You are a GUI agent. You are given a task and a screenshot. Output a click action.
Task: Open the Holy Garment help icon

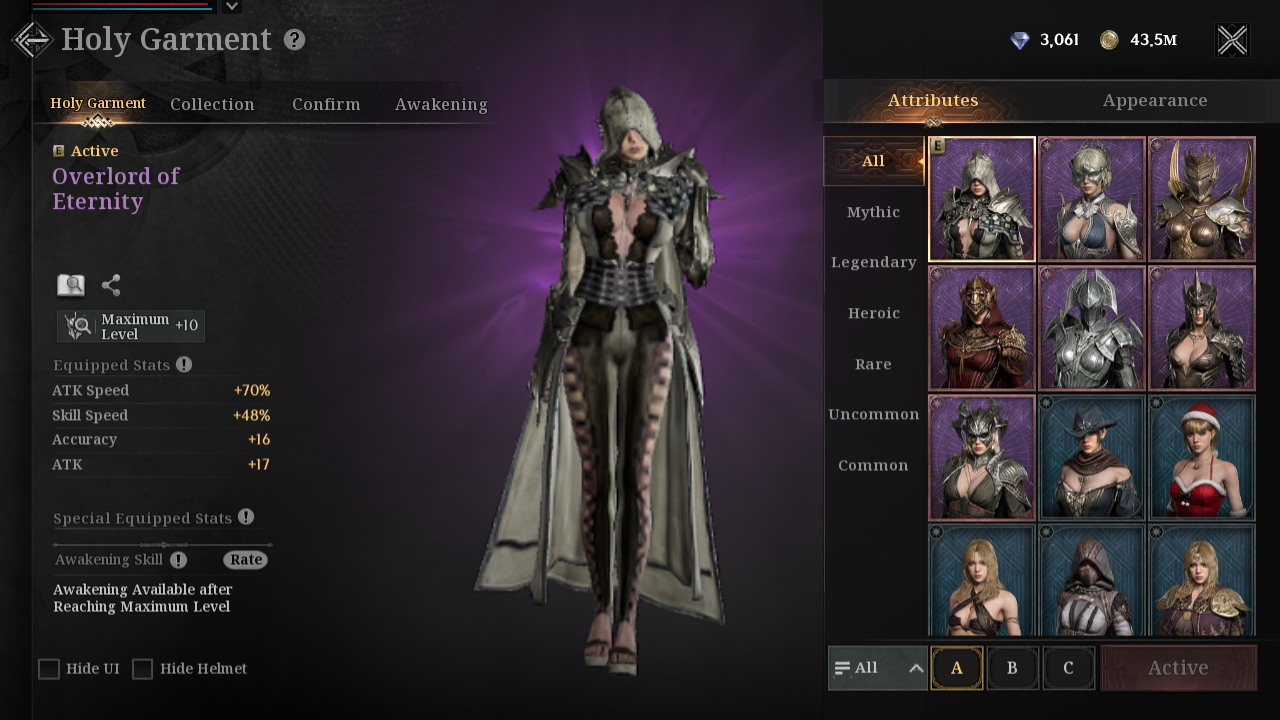294,40
